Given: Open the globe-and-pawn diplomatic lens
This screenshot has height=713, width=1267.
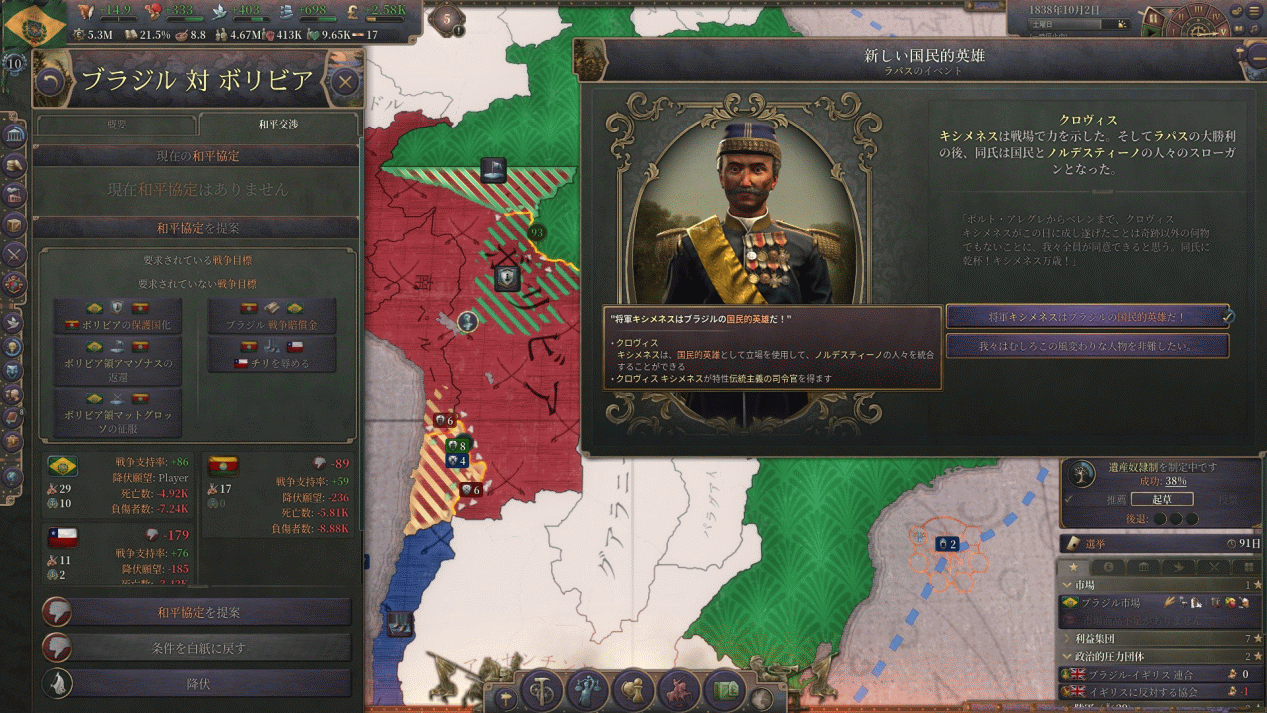Looking at the screenshot, I should pos(634,691).
